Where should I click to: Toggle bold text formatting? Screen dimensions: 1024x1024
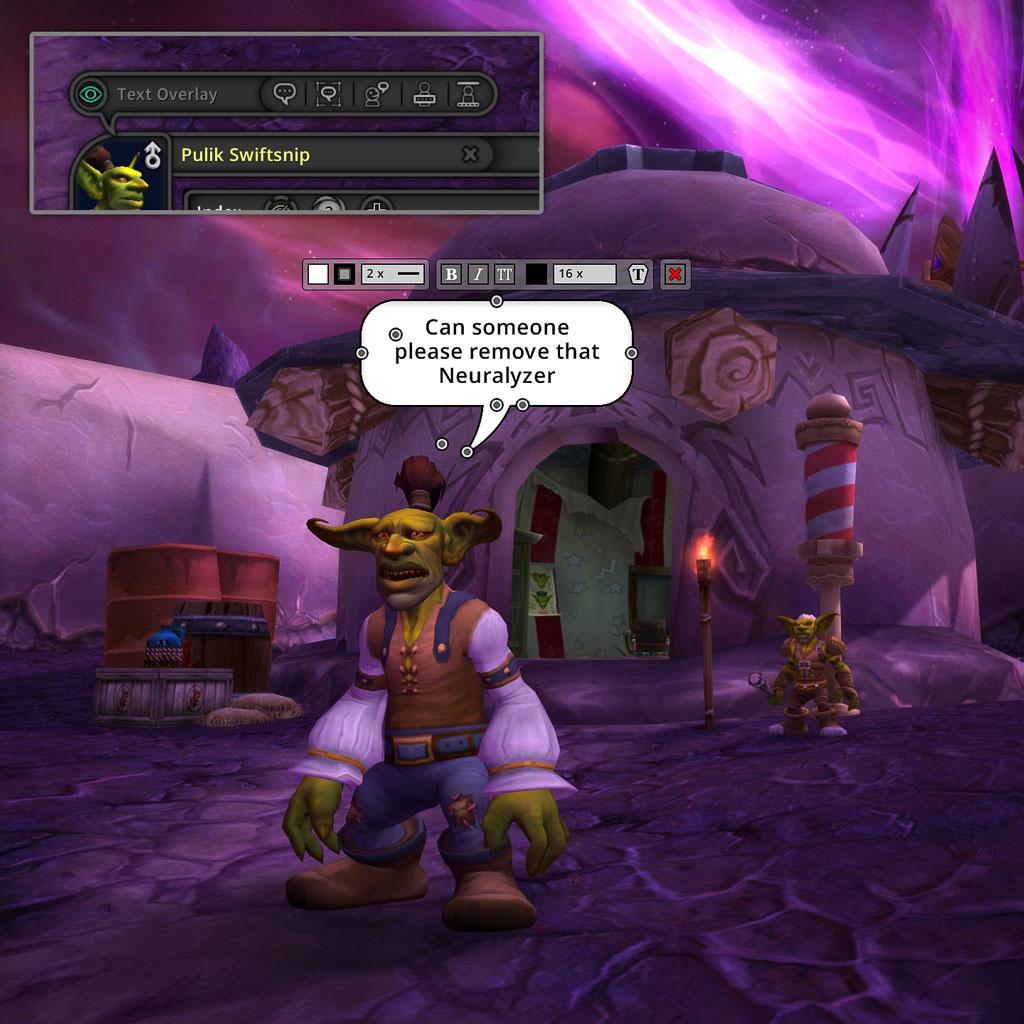[x=451, y=274]
